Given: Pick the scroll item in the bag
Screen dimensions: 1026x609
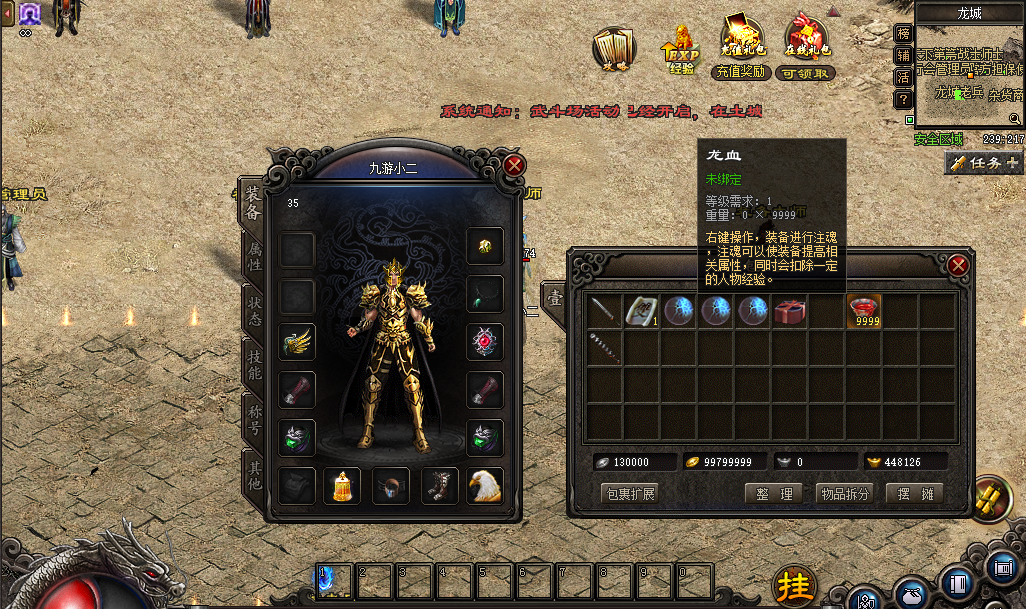Looking at the screenshot, I should (x=640, y=311).
